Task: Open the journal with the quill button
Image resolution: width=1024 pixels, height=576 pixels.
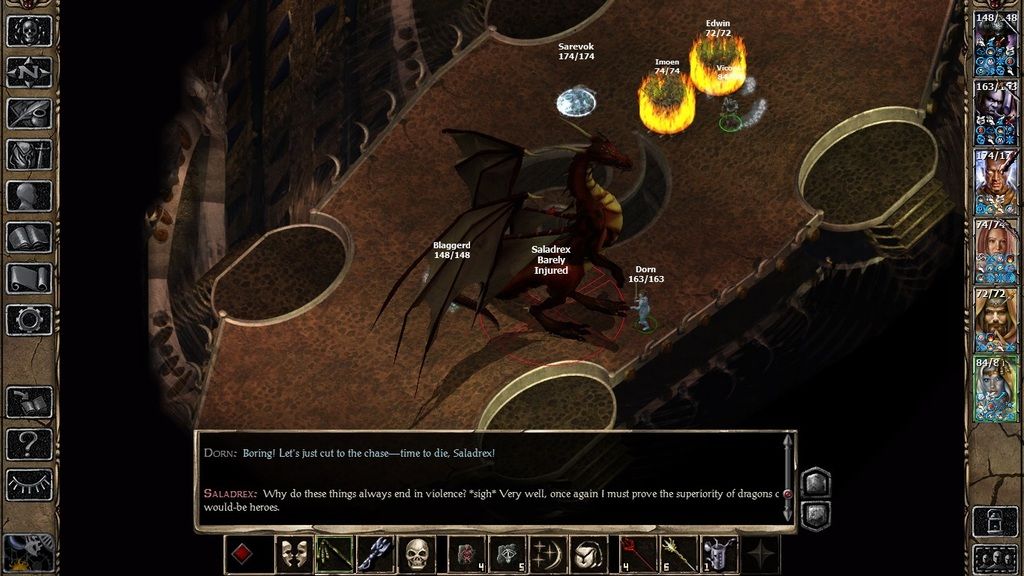Action: tap(29, 113)
